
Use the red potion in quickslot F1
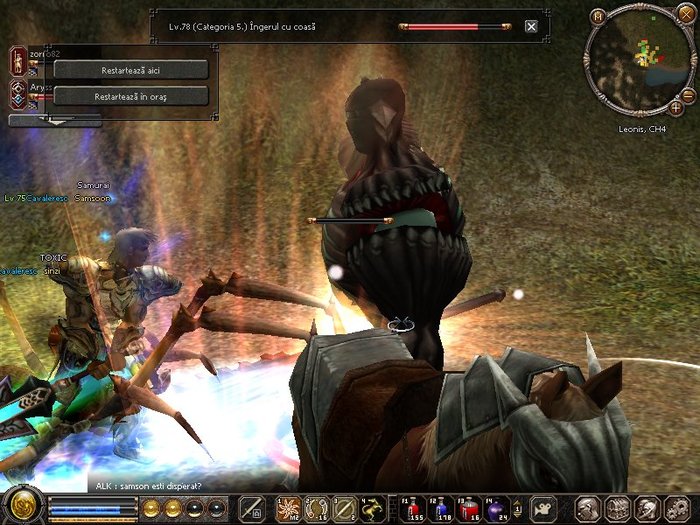(412, 507)
